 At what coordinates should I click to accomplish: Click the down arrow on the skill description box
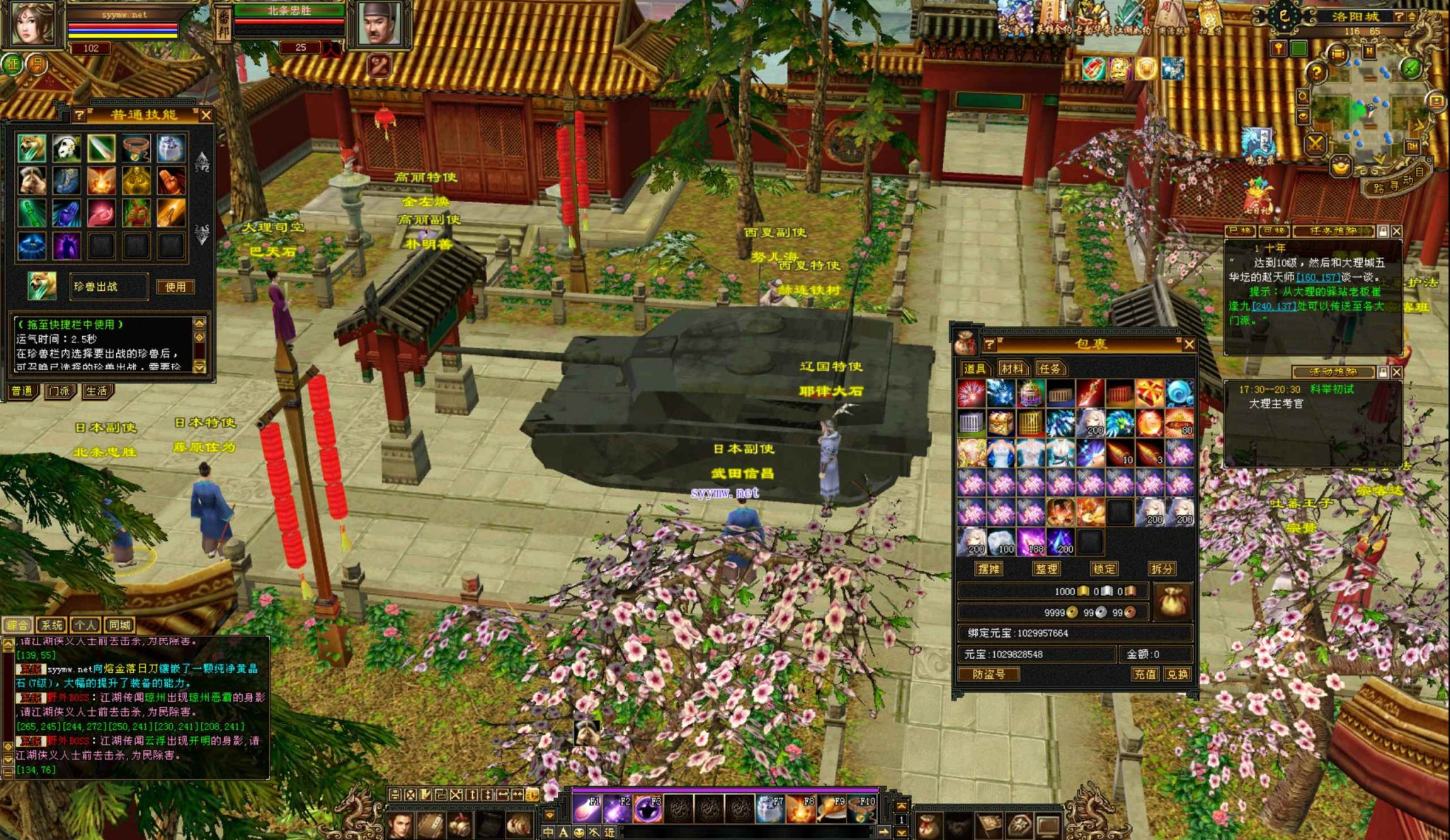(x=200, y=367)
